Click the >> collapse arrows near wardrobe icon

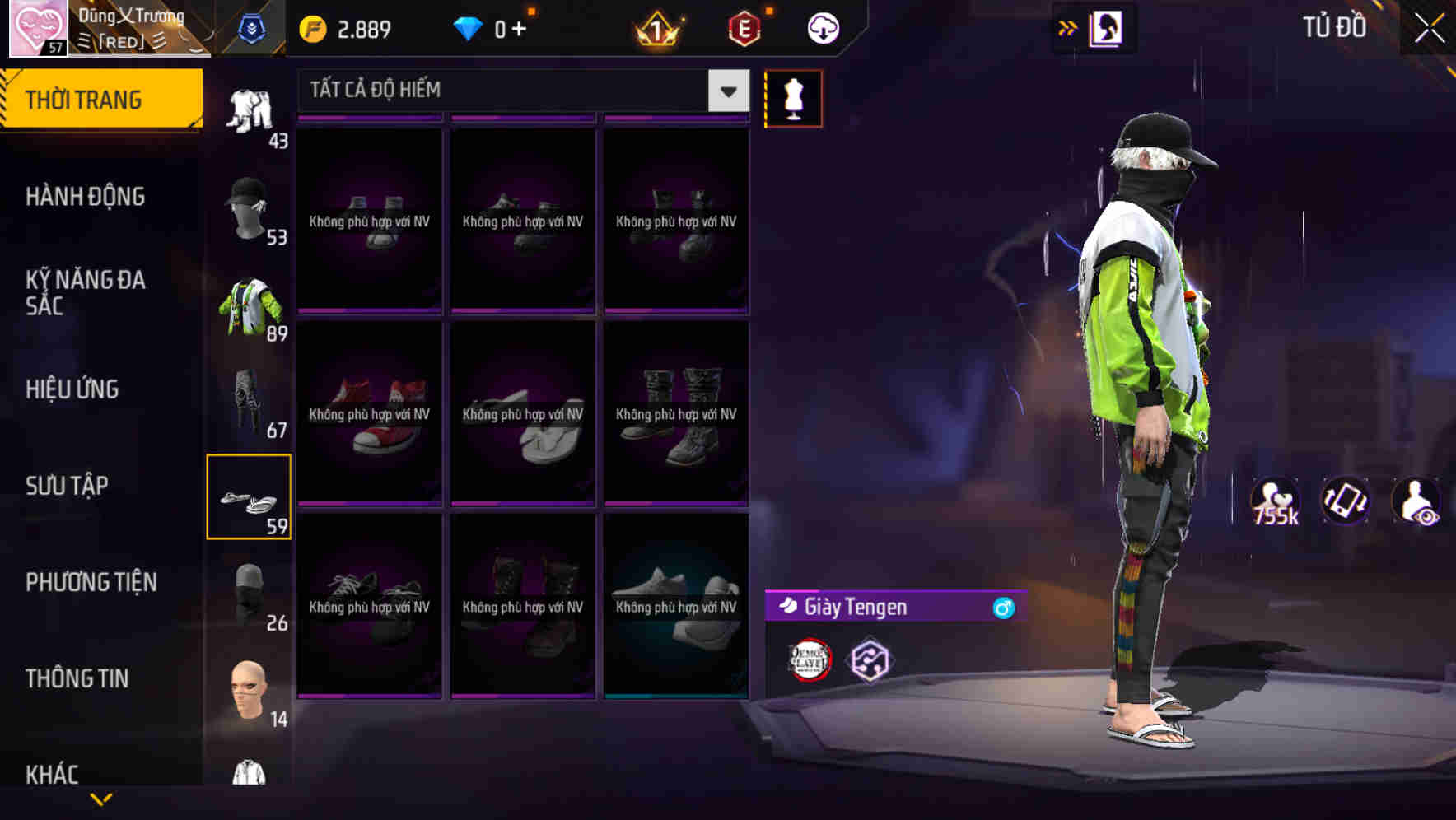1068,26
